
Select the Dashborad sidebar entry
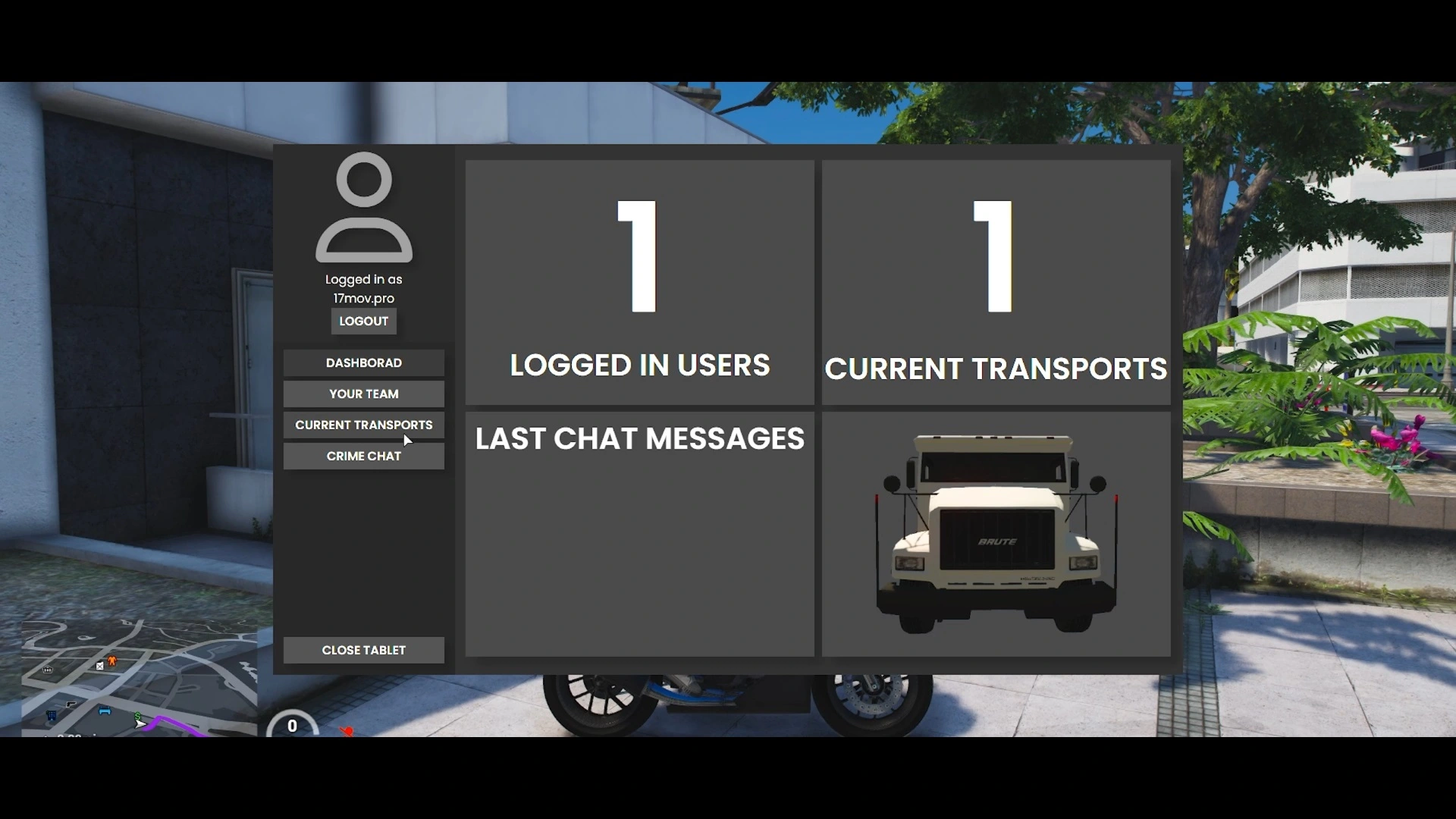363,362
